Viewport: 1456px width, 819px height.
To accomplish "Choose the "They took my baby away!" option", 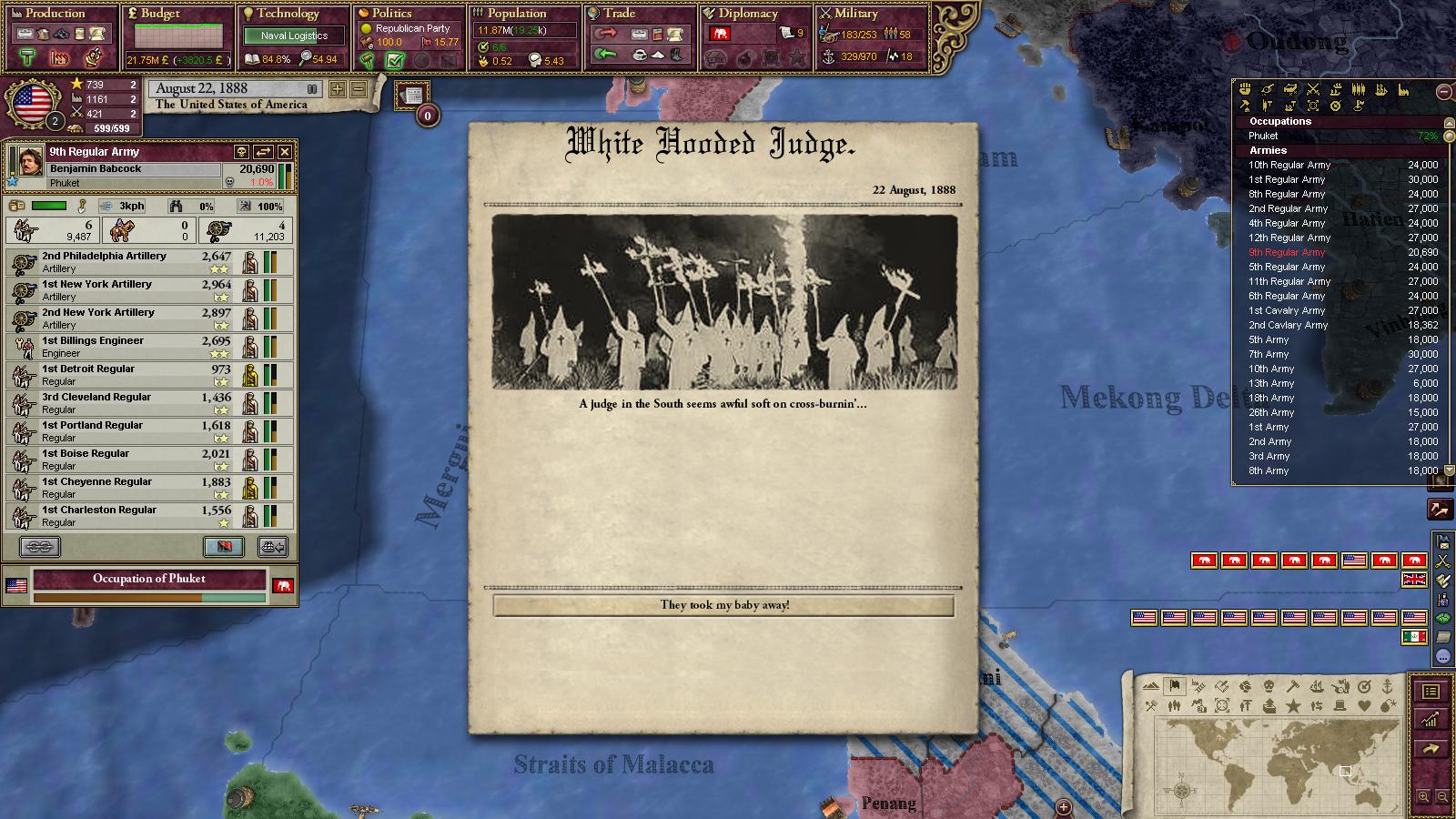I will coord(723,605).
